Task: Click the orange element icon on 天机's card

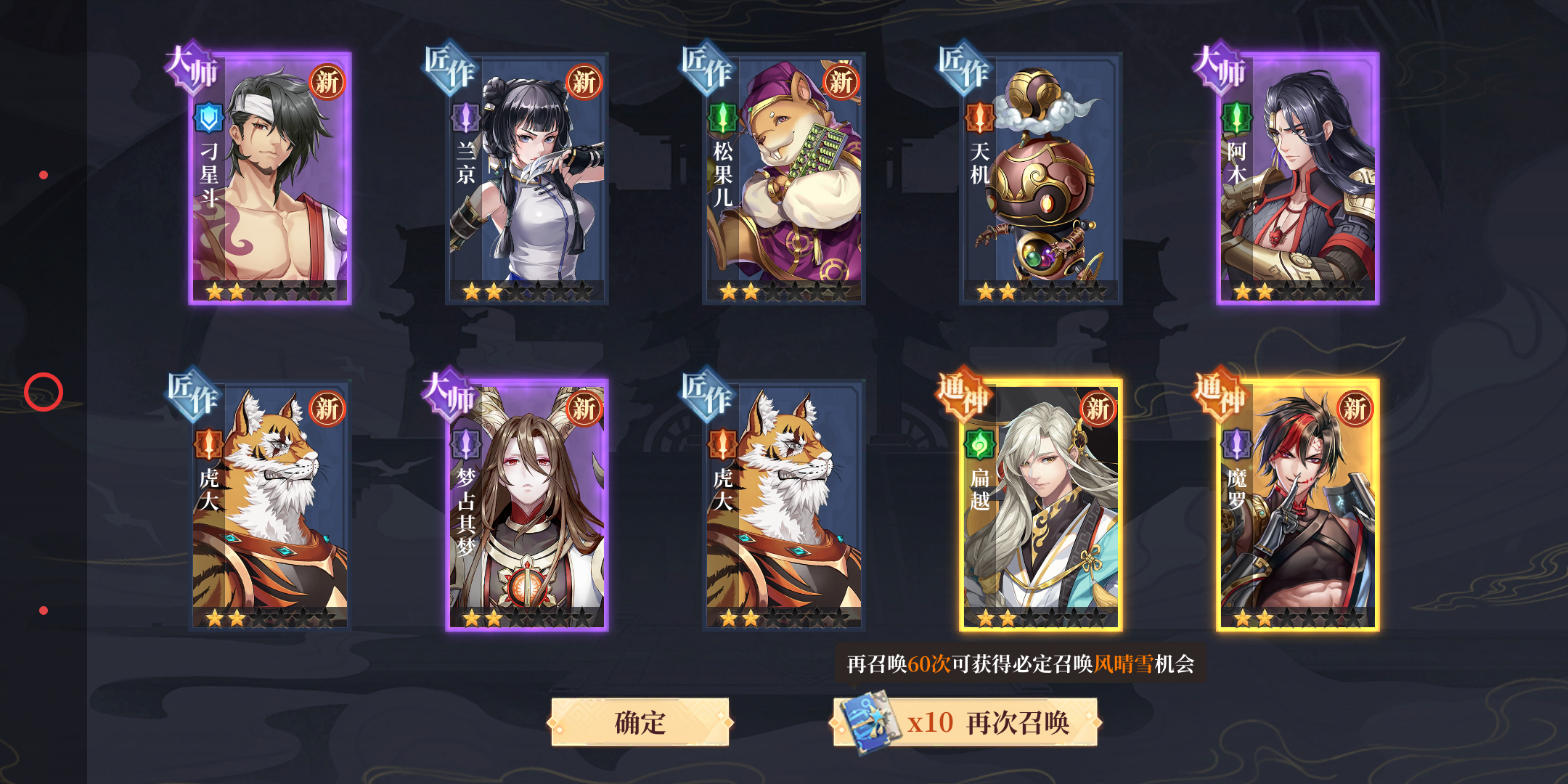Action: (x=981, y=118)
